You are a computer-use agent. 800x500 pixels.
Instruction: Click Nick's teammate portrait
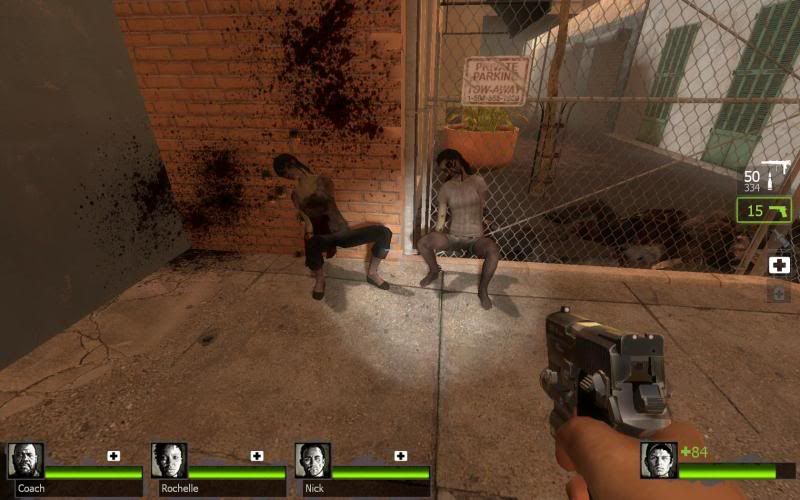[312, 461]
